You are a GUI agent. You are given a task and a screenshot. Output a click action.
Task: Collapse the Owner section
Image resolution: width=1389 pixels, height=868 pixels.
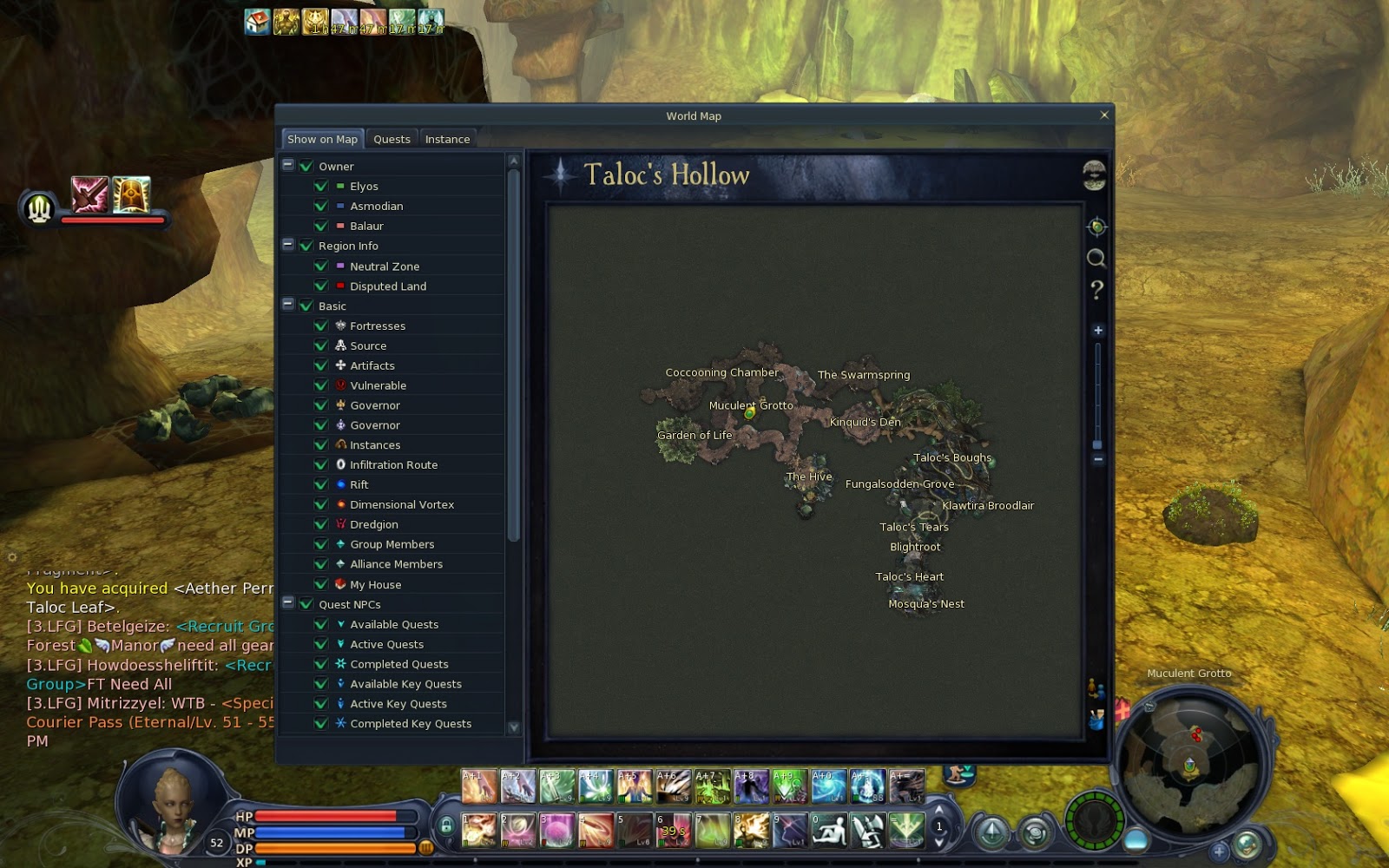[x=287, y=165]
